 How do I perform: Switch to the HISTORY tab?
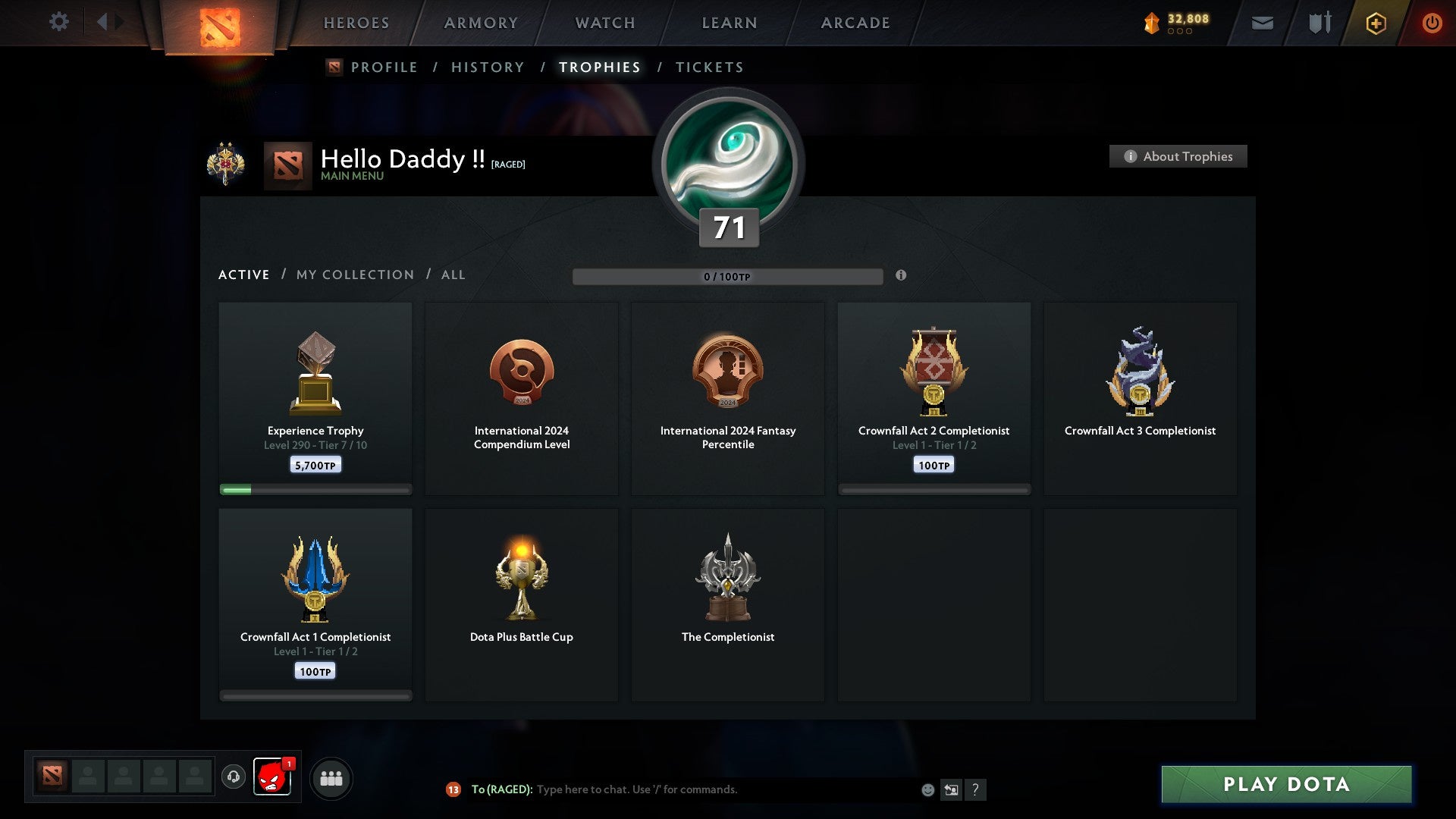pyautogui.click(x=488, y=67)
